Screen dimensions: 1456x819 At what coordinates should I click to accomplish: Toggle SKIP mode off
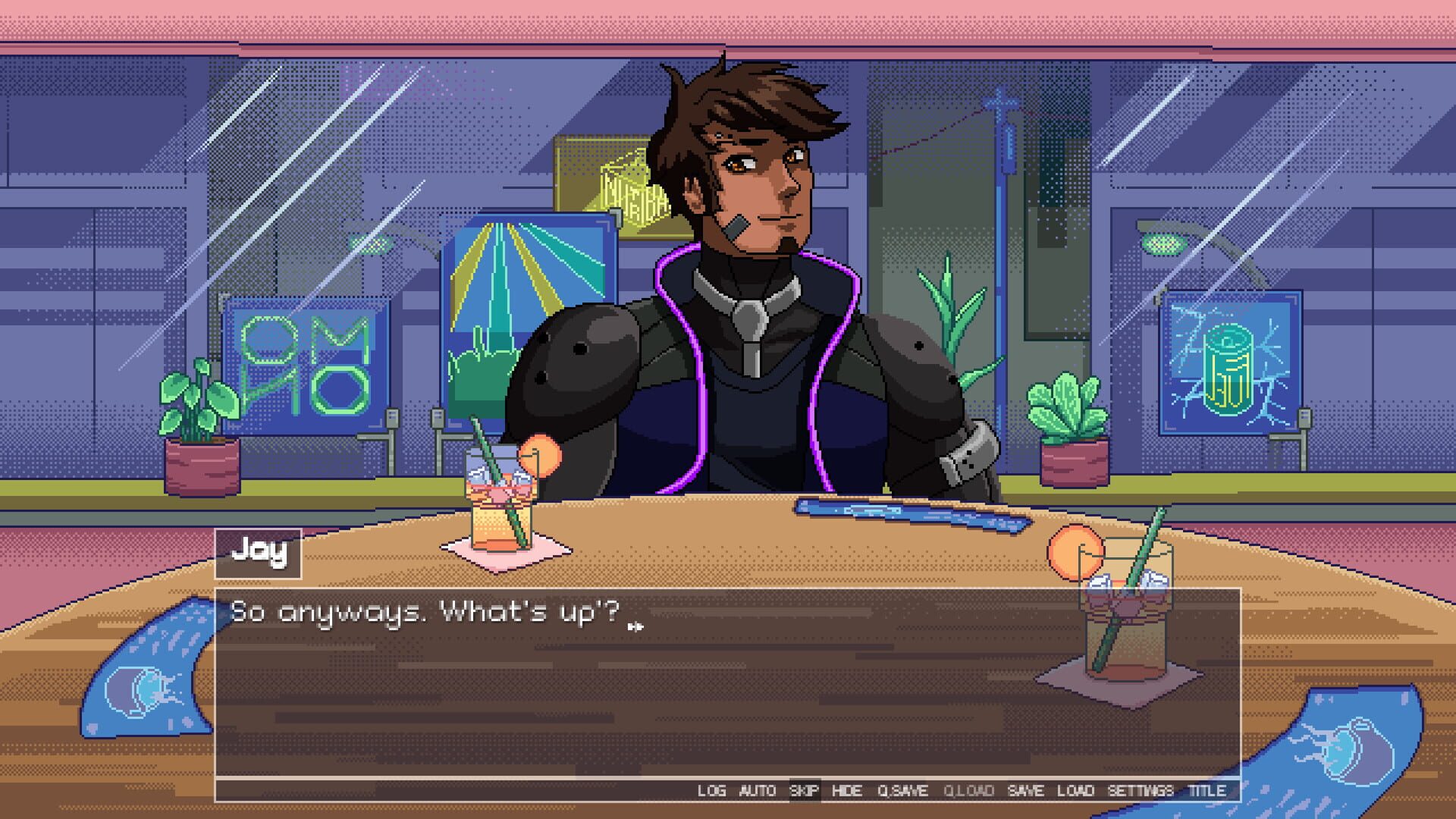(803, 790)
